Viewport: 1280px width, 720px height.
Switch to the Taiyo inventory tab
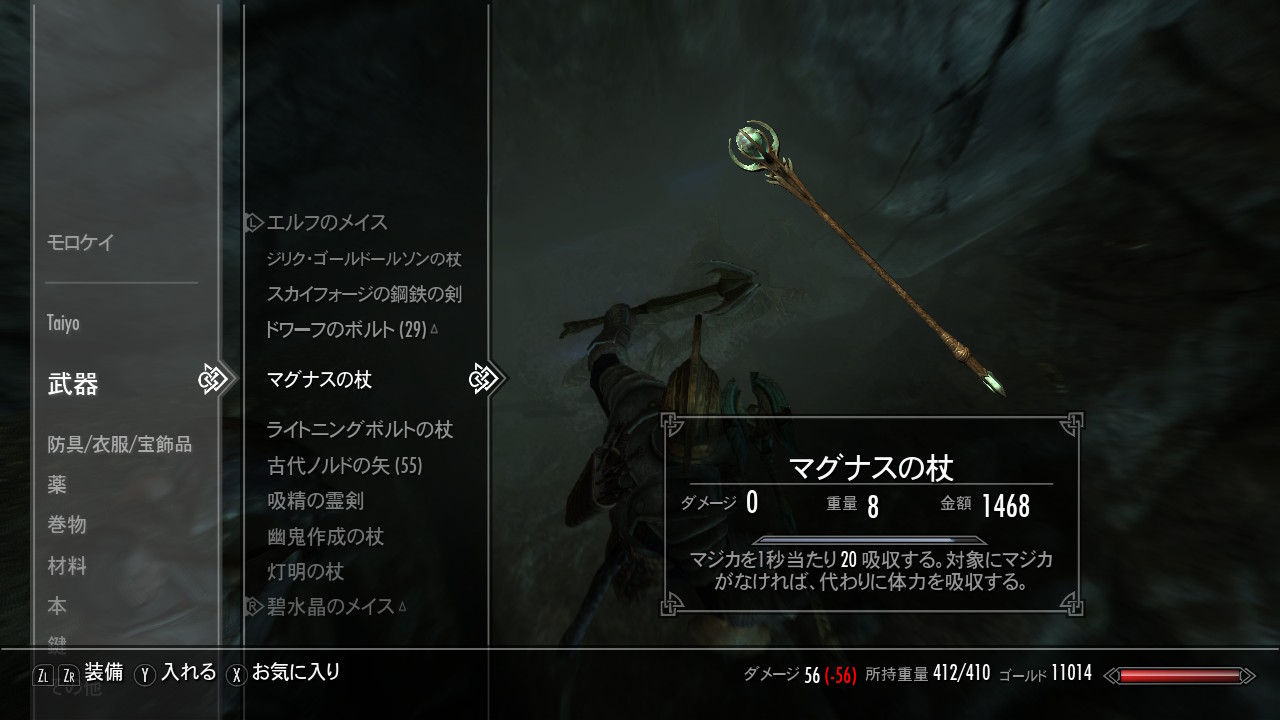(63, 323)
